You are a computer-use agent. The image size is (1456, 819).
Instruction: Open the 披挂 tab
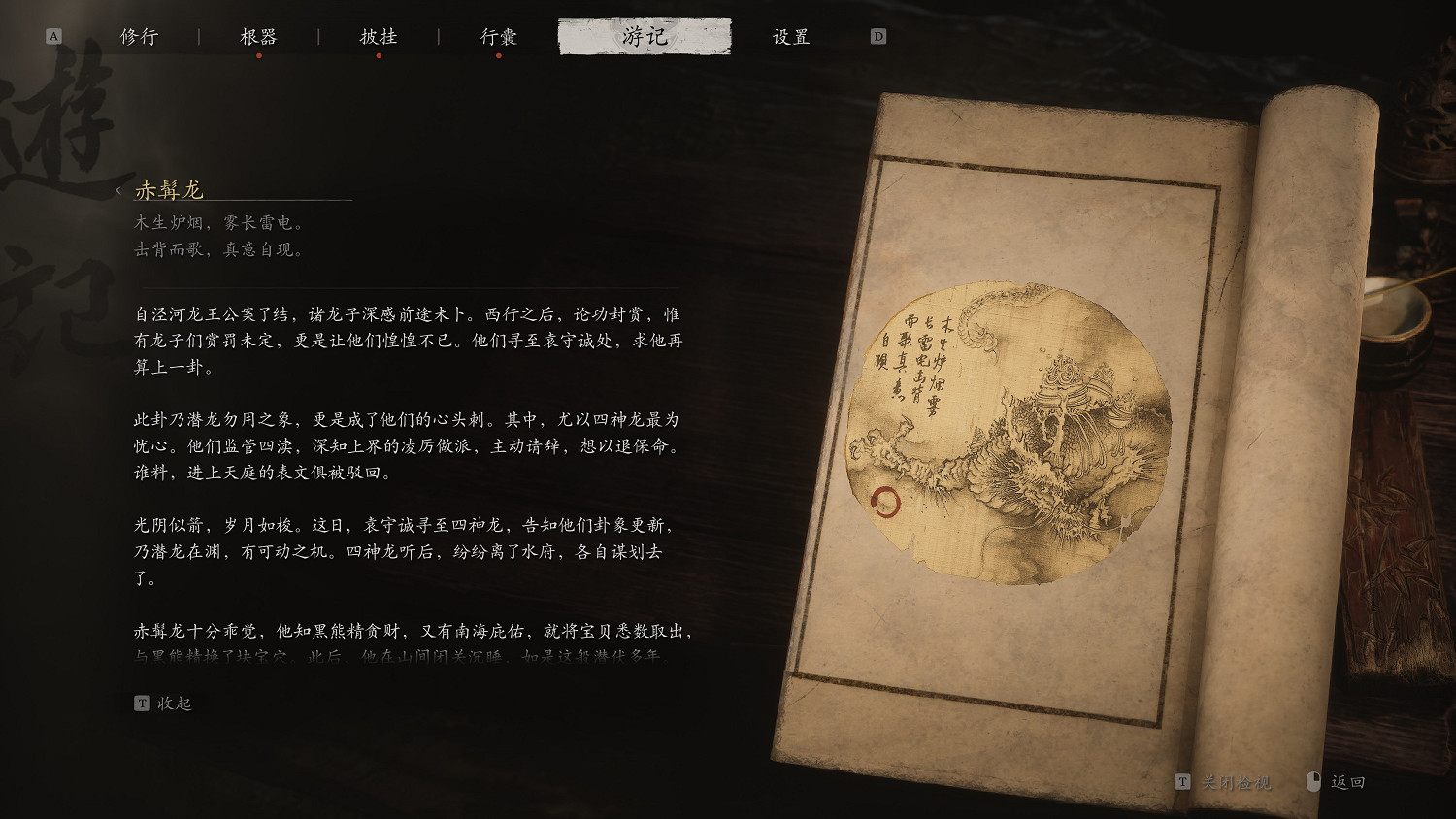[x=379, y=35]
